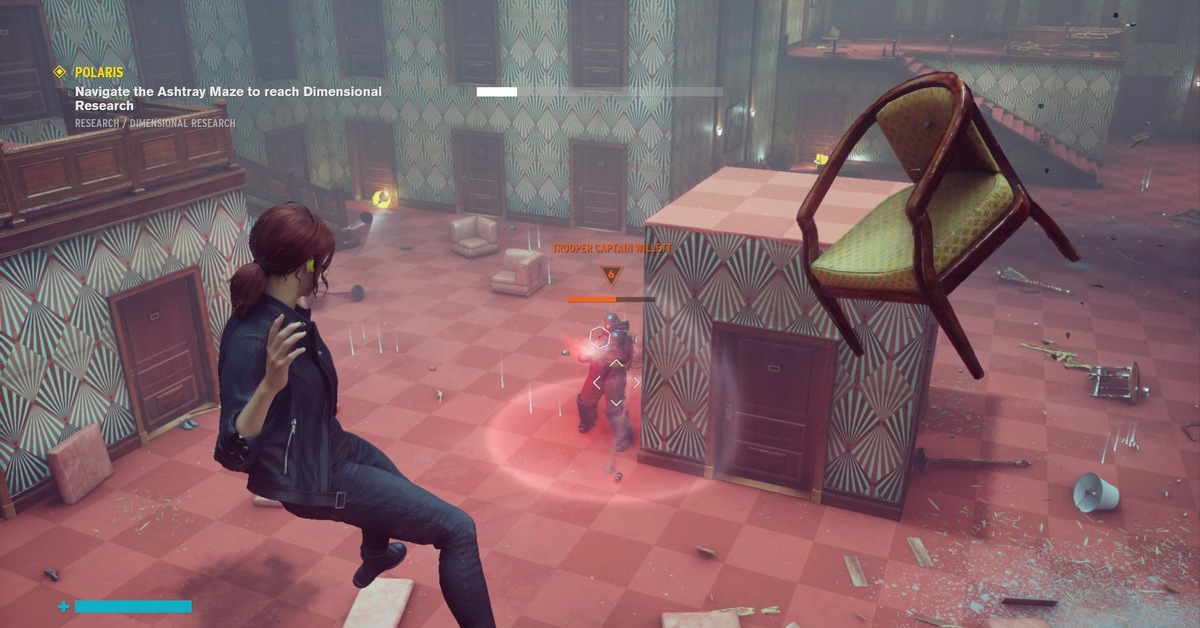This screenshot has width=1200, height=628.
Task: Click the orange triangle marker above Trooper Captain Willett
Action: tap(609, 274)
